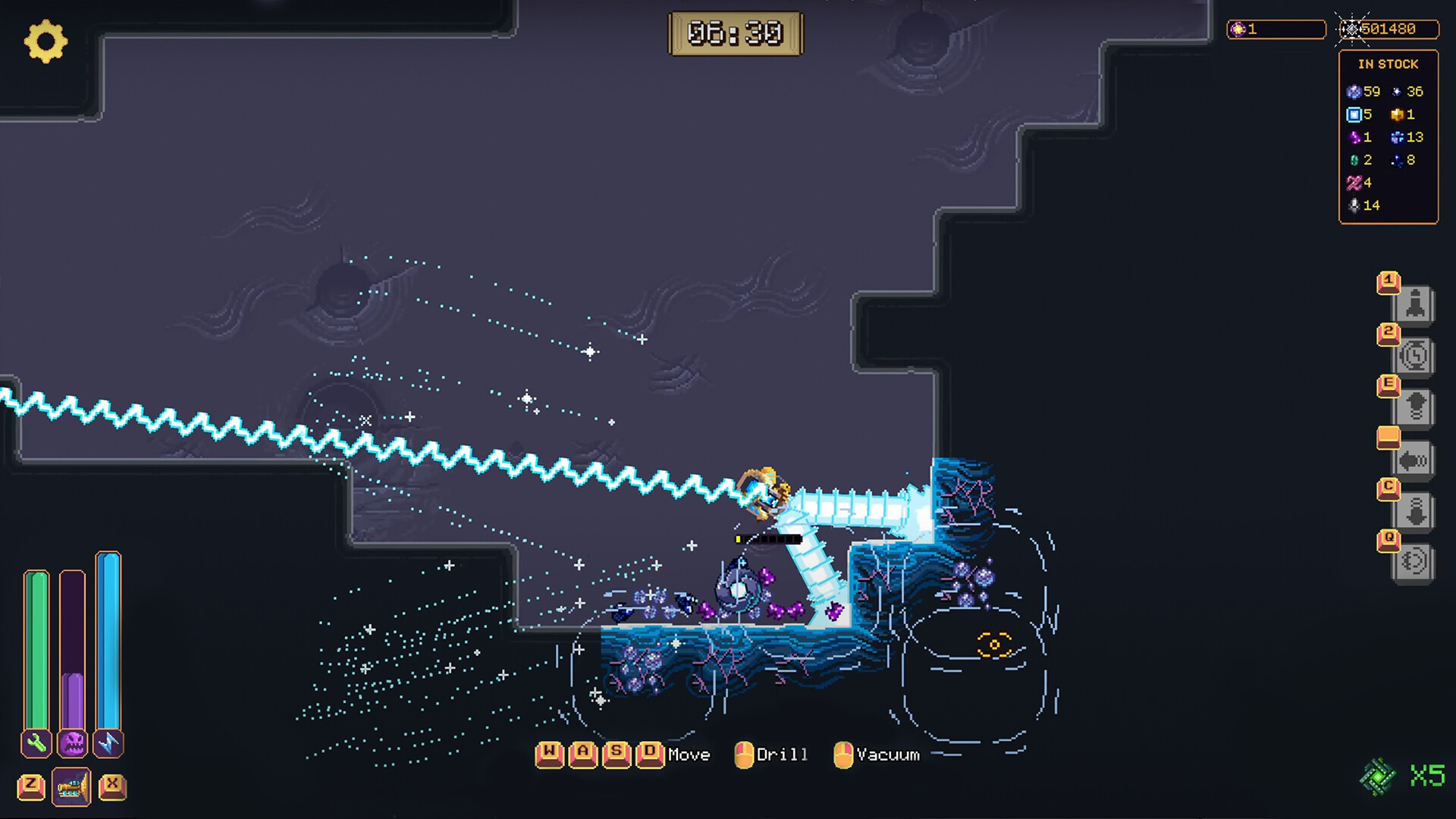Click the lightning icon under the blue bar
Viewport: 1456px width, 819px height.
point(108,744)
